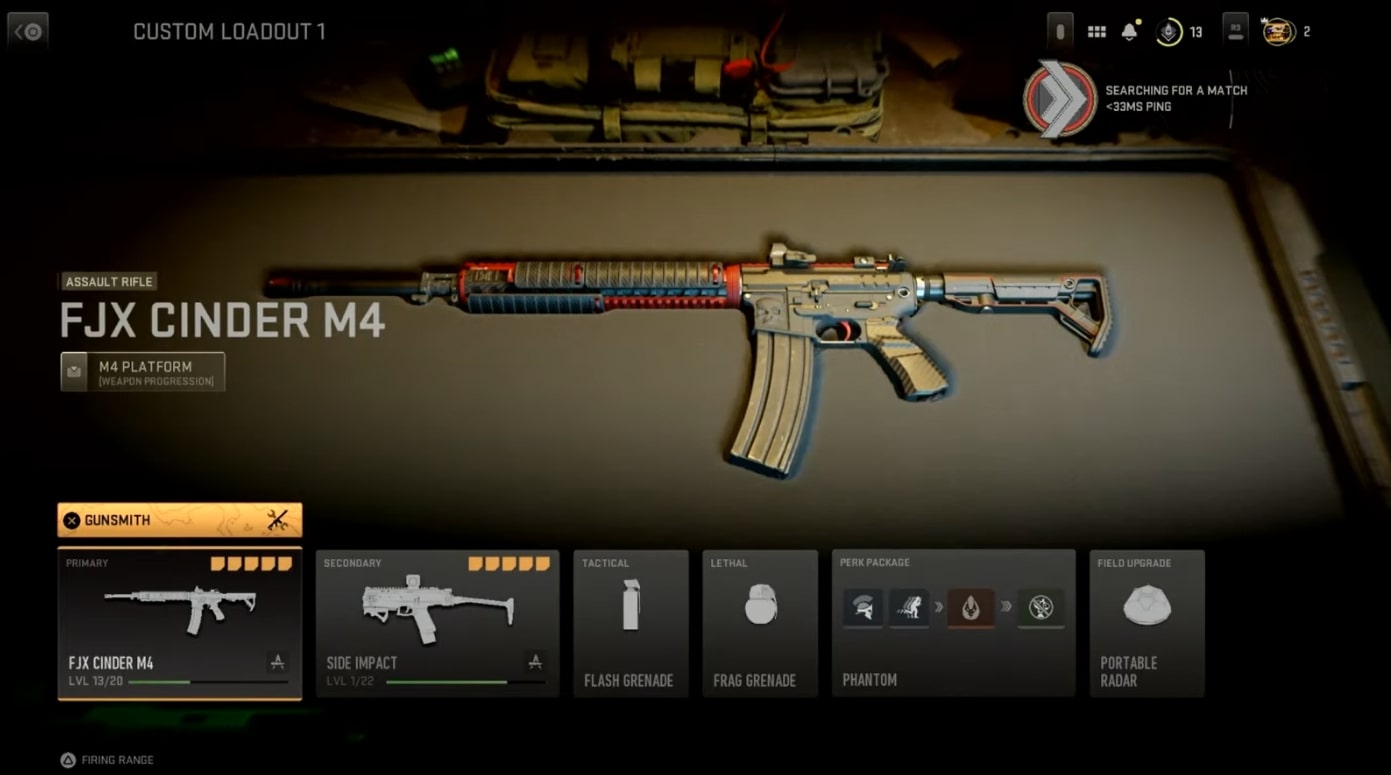Select the FJX Cinder M4 primary slot
This screenshot has height=775, width=1391.
point(180,623)
